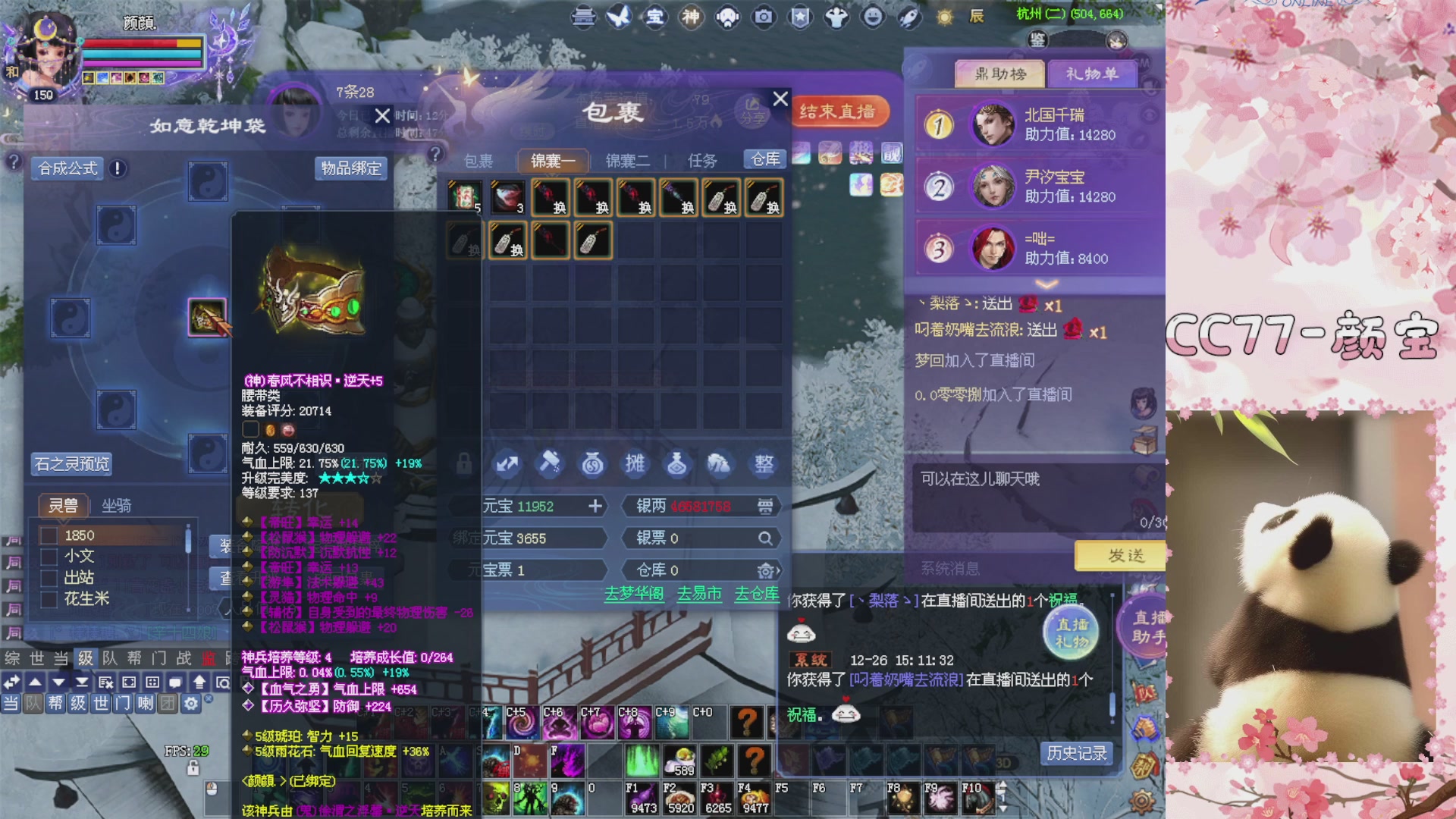
Task: Switch to the 锦囊二 tab
Action: [626, 161]
